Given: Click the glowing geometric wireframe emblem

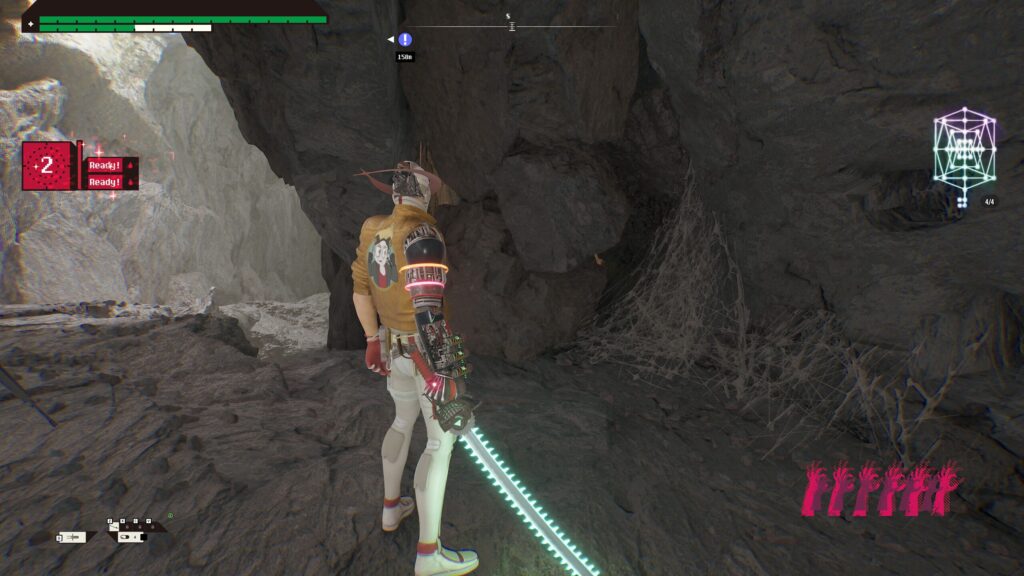Looking at the screenshot, I should (x=964, y=151).
